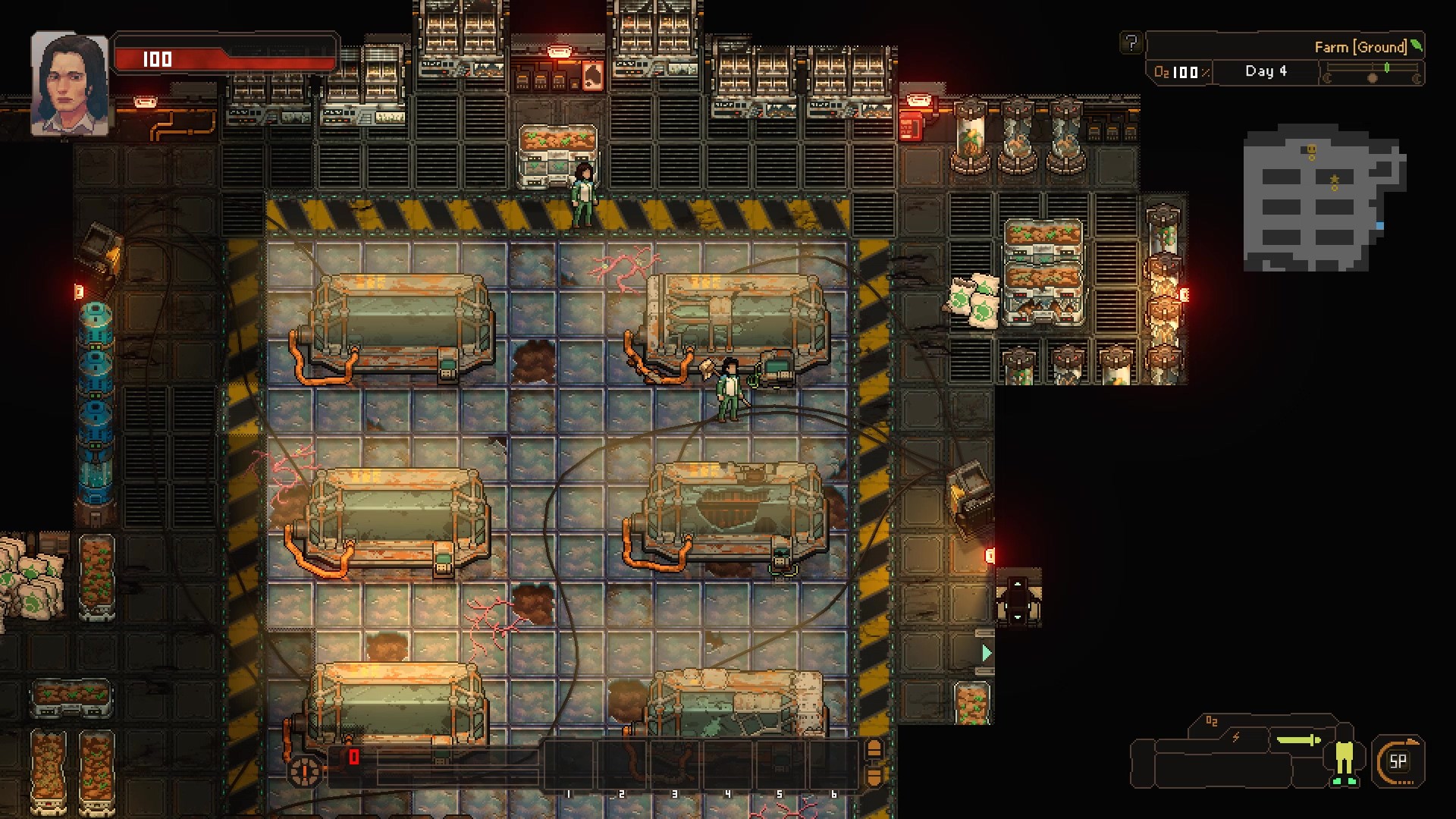Open the SP stamina button
Viewport: 1456px width, 819px height.
[x=1398, y=761]
